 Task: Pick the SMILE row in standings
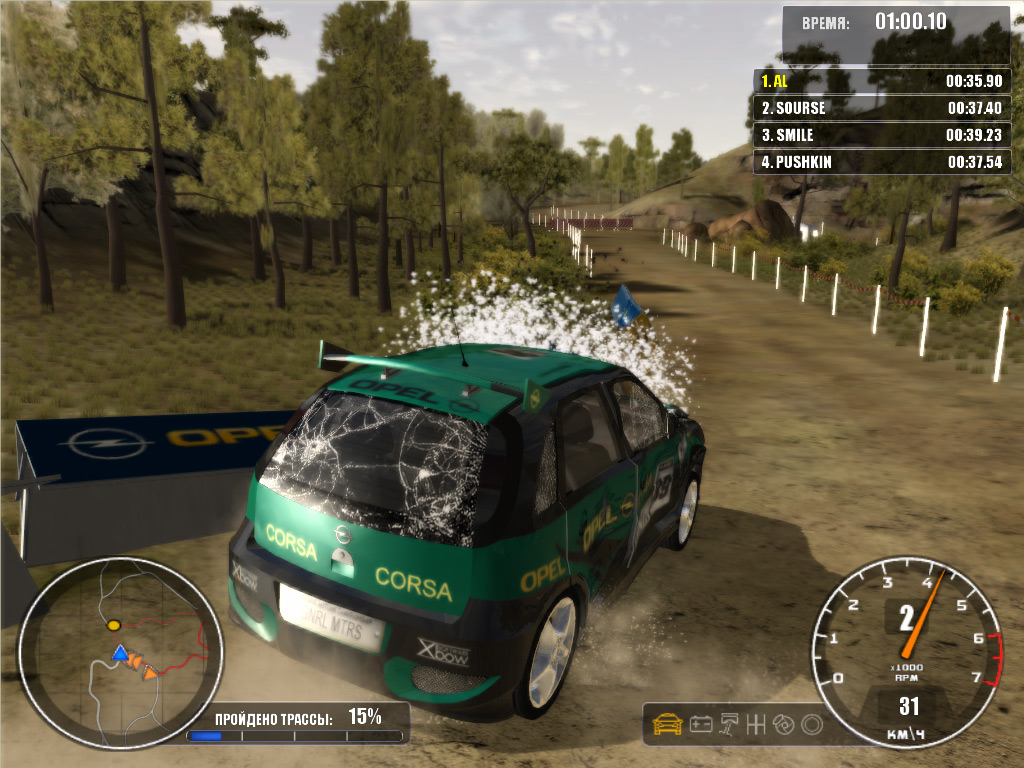tap(881, 135)
